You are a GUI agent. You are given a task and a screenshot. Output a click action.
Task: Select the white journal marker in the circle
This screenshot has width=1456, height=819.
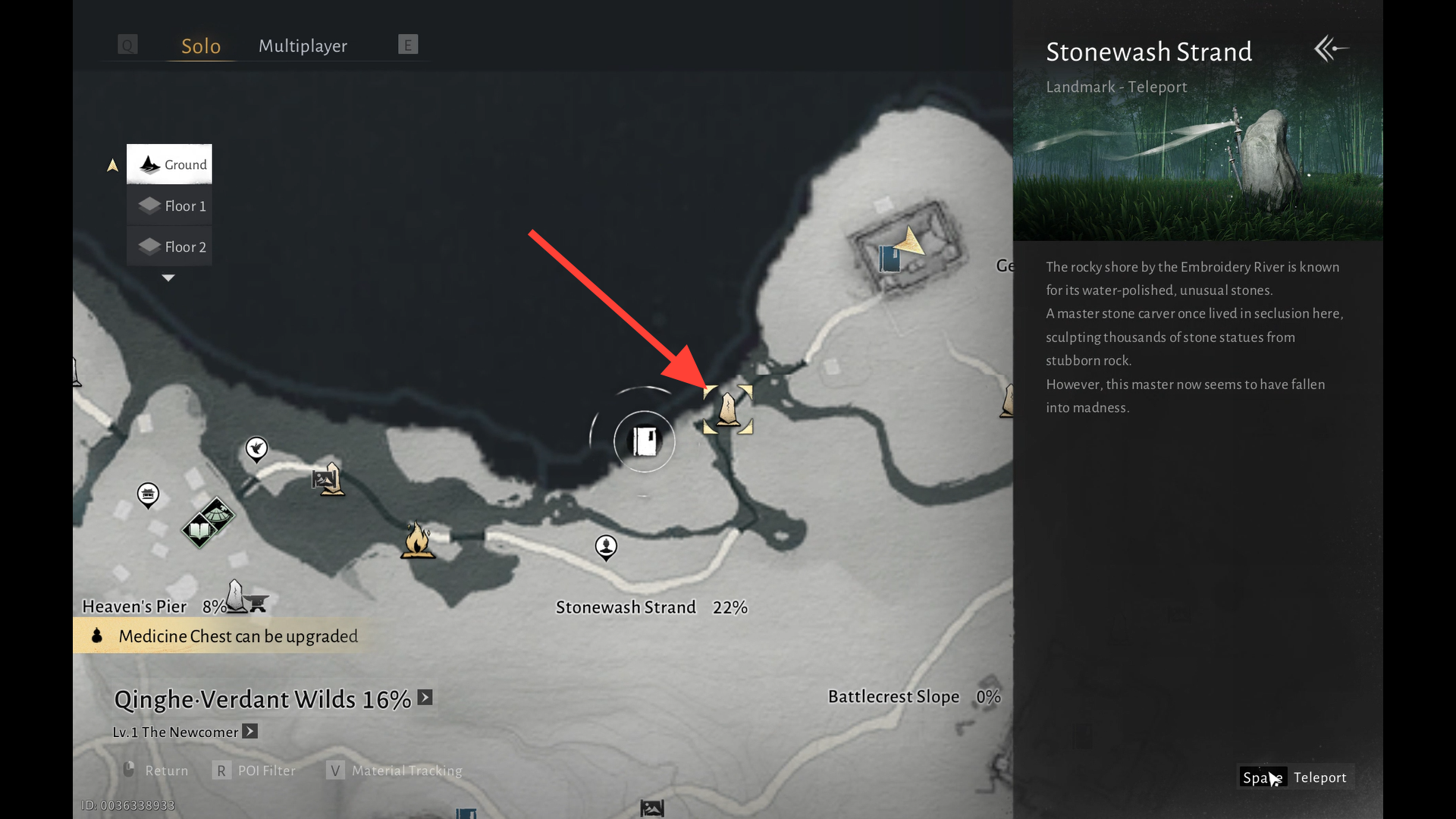pos(645,441)
